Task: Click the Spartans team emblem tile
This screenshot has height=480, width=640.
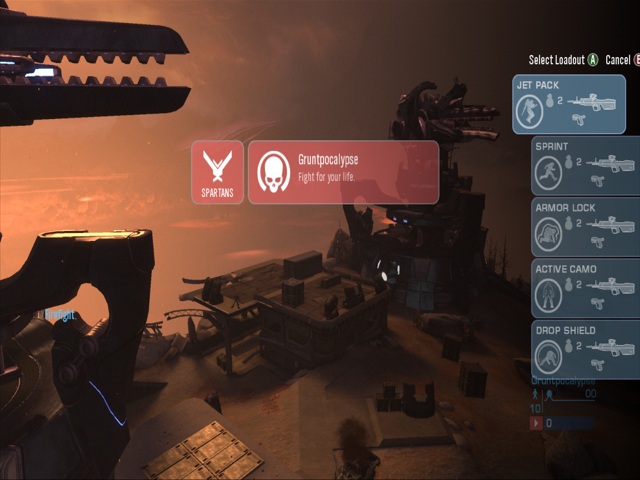Action: (x=218, y=172)
